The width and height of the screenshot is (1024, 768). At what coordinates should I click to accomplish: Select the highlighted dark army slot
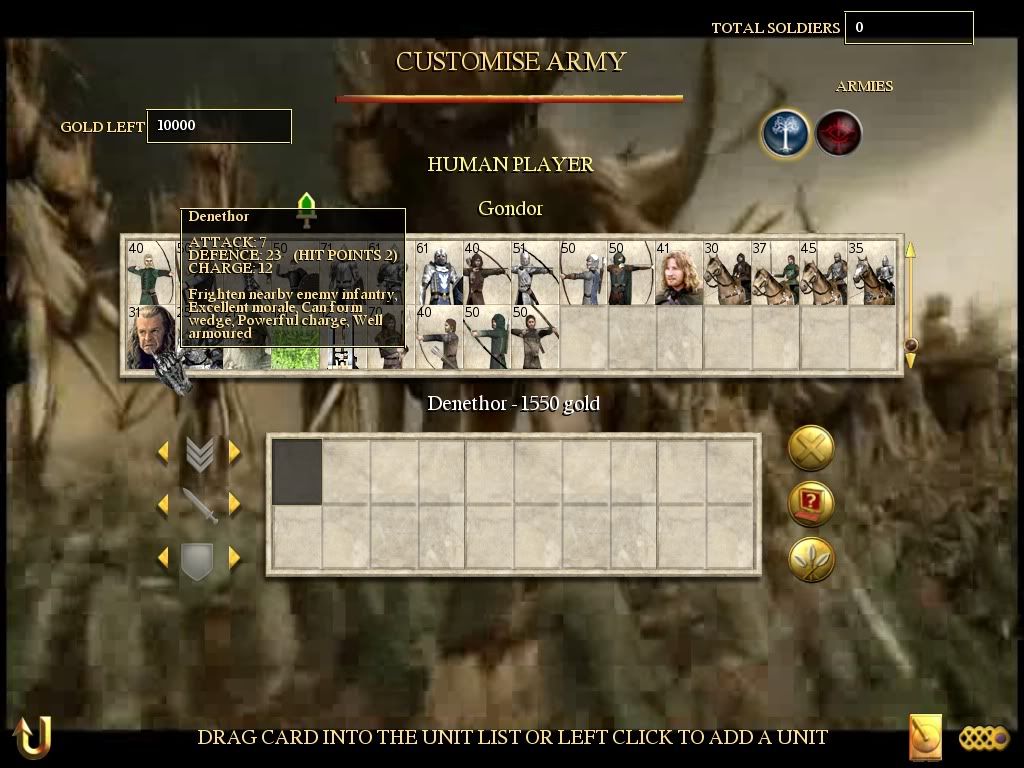[297, 472]
